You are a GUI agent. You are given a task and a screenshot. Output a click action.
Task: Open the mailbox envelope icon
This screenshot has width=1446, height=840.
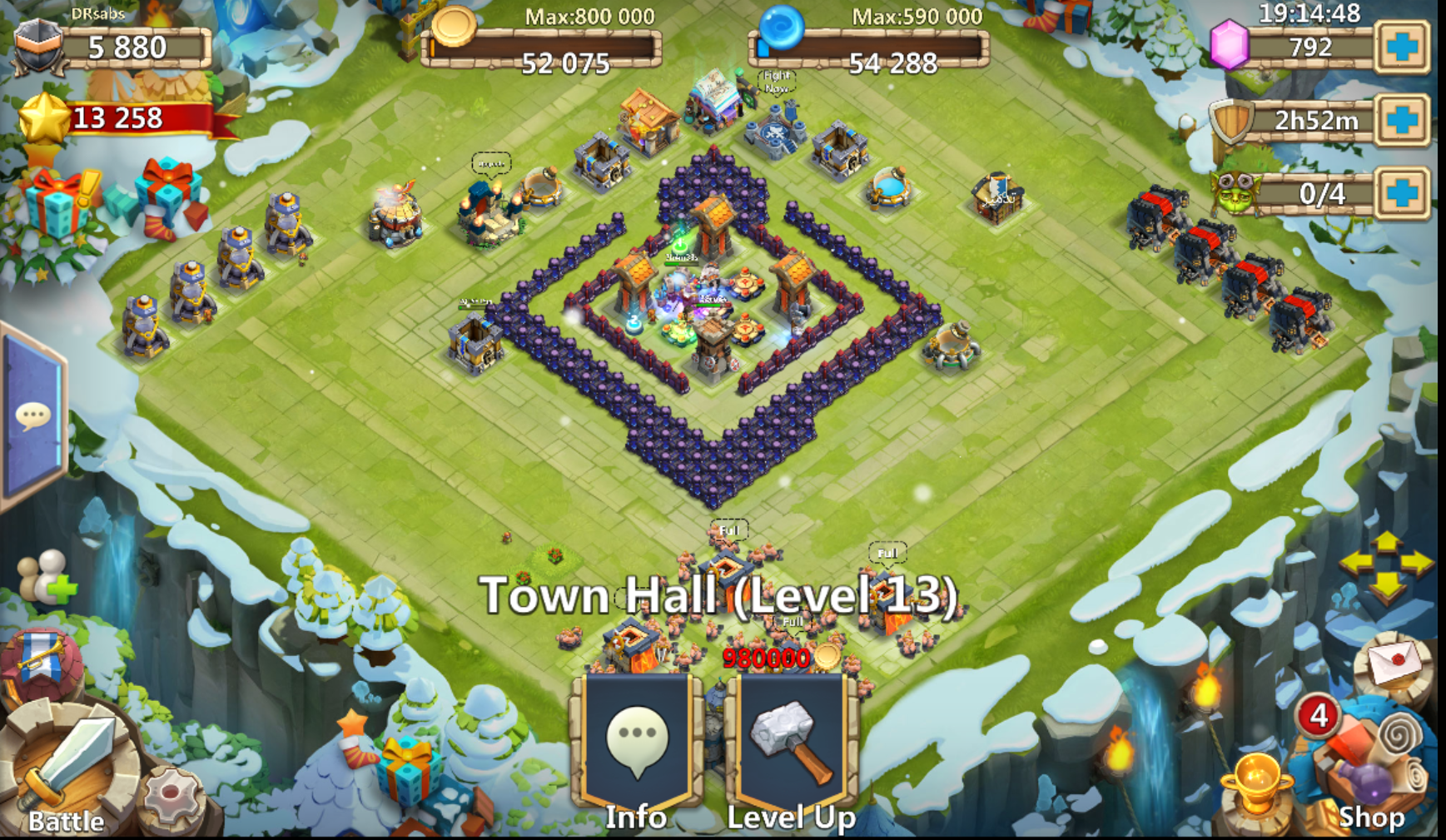[x=1394, y=664]
